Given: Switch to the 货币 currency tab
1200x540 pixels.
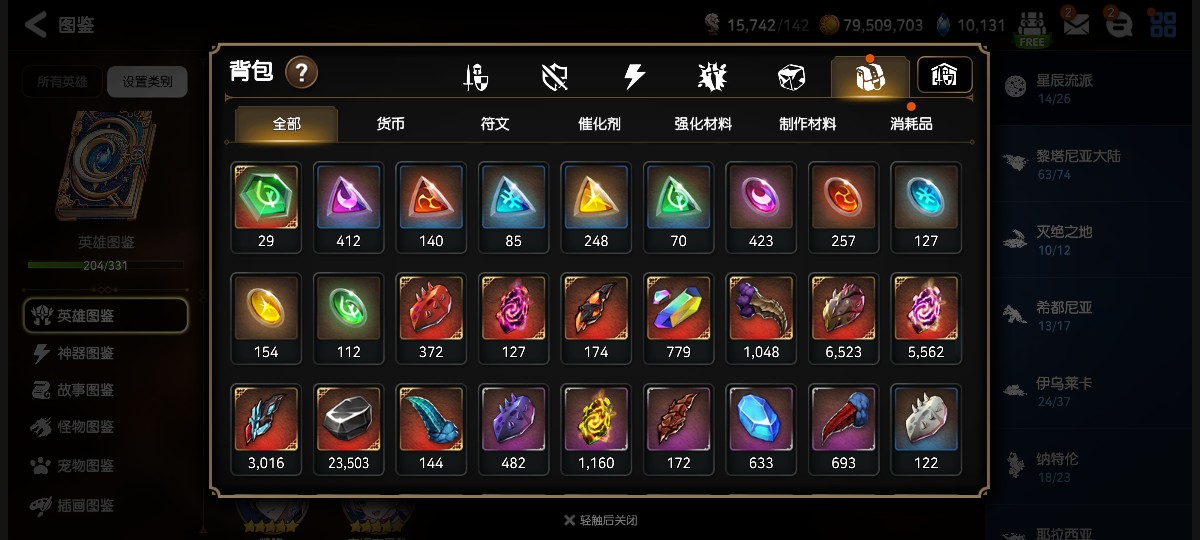Looking at the screenshot, I should coord(391,124).
